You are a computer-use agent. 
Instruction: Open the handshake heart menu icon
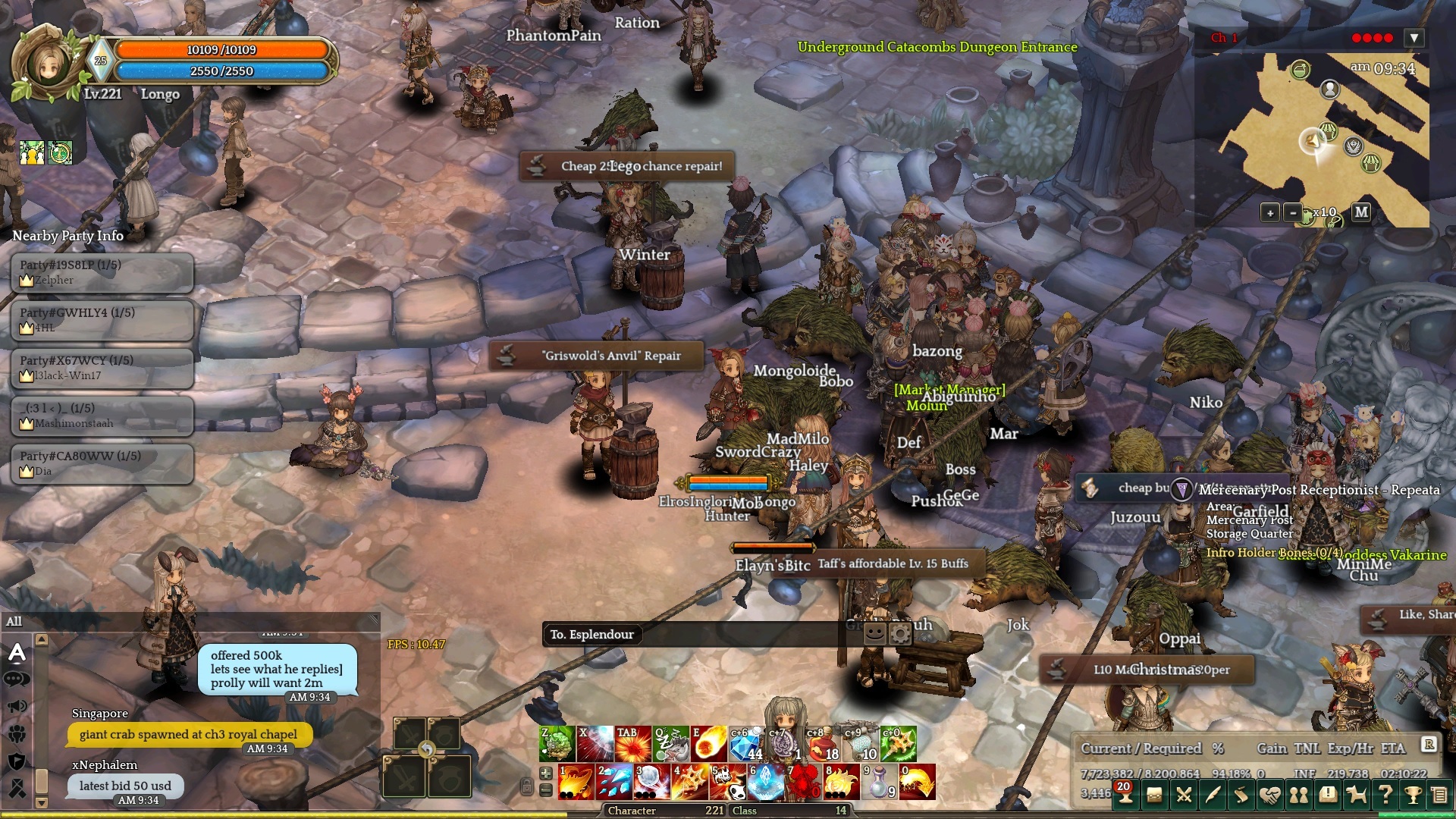point(1270,795)
